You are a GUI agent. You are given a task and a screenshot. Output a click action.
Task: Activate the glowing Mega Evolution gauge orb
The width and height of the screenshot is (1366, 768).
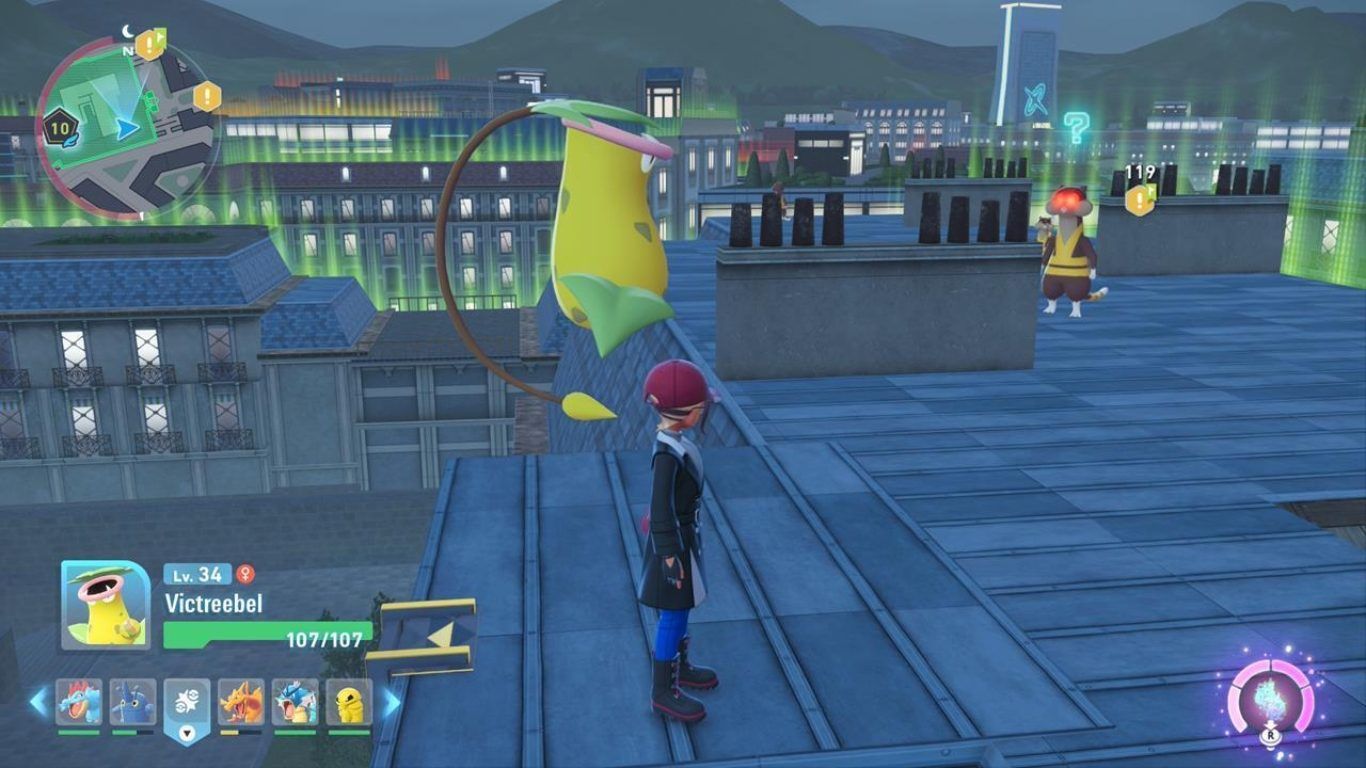pyautogui.click(x=1269, y=697)
